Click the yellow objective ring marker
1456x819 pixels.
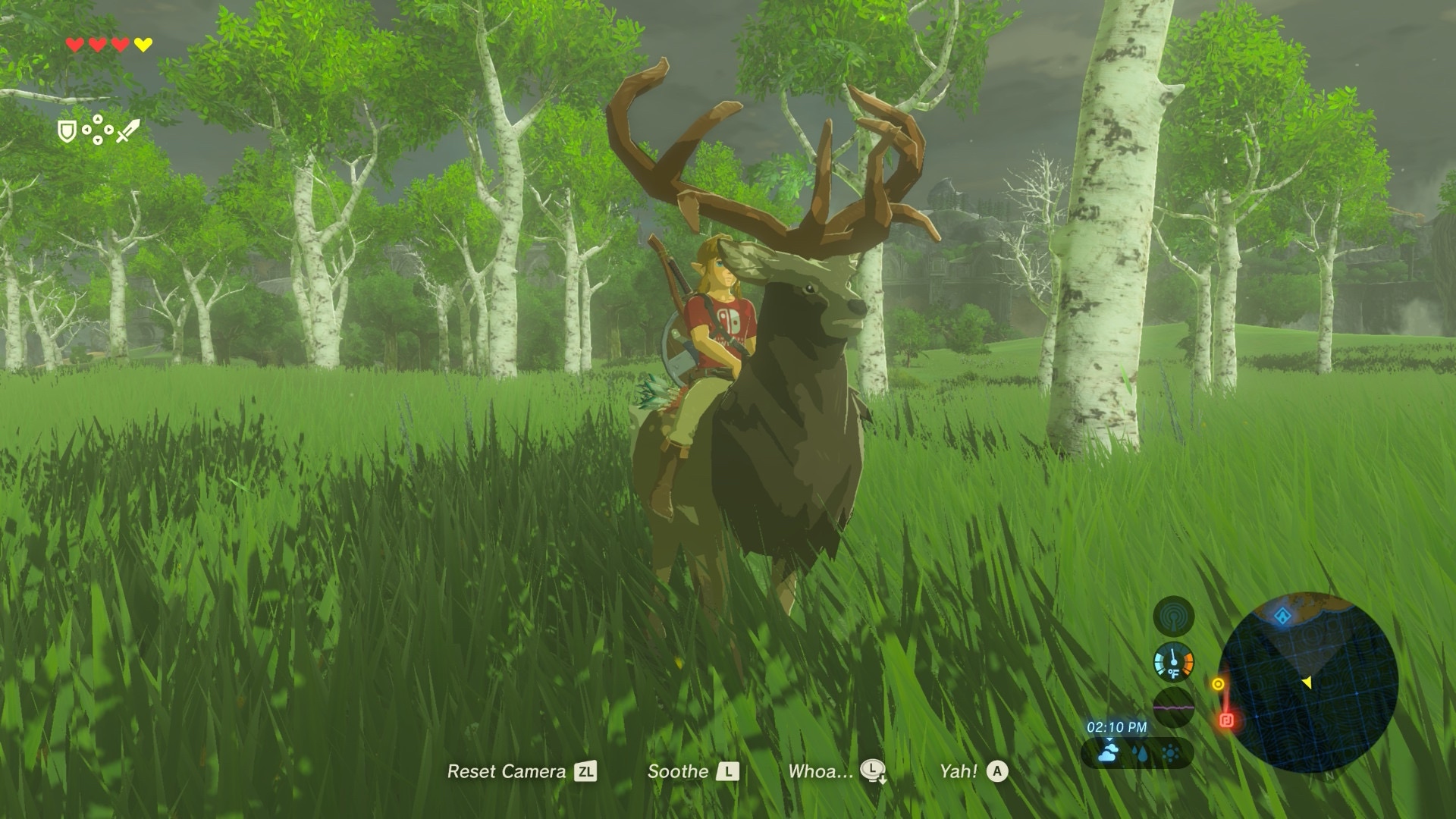(1218, 684)
